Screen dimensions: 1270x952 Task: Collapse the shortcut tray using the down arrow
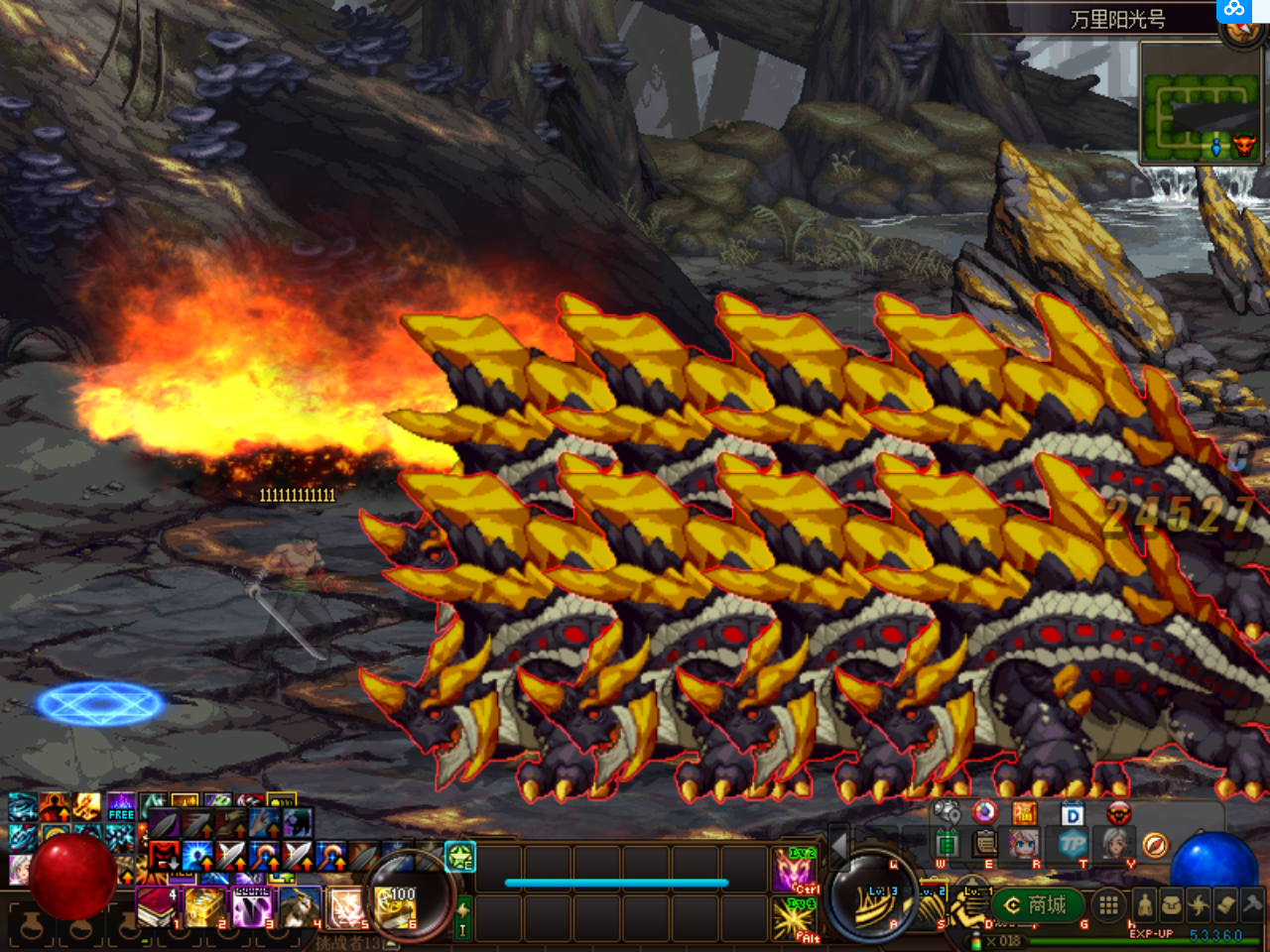tap(969, 869)
